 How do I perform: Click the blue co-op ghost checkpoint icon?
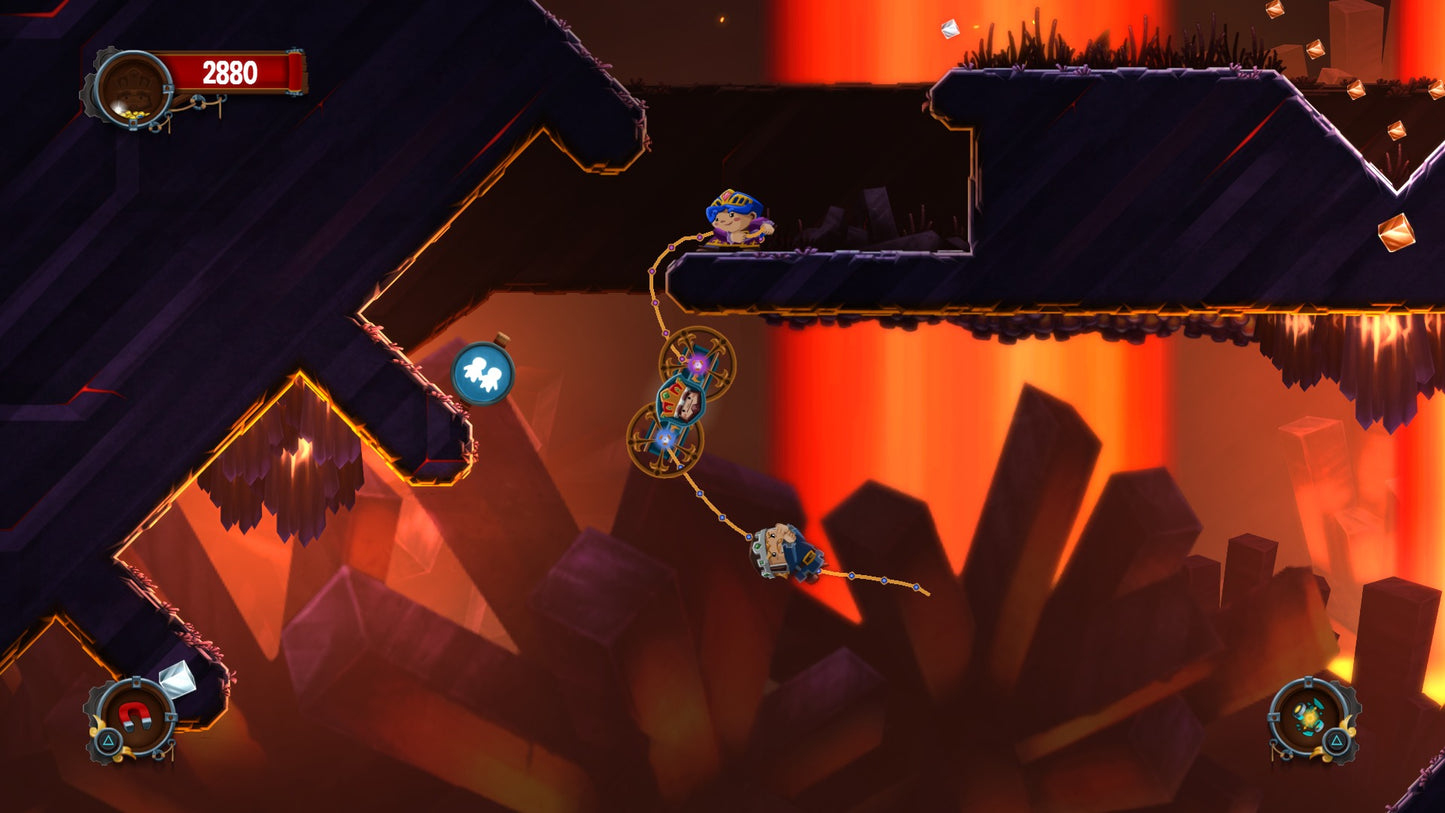point(481,373)
